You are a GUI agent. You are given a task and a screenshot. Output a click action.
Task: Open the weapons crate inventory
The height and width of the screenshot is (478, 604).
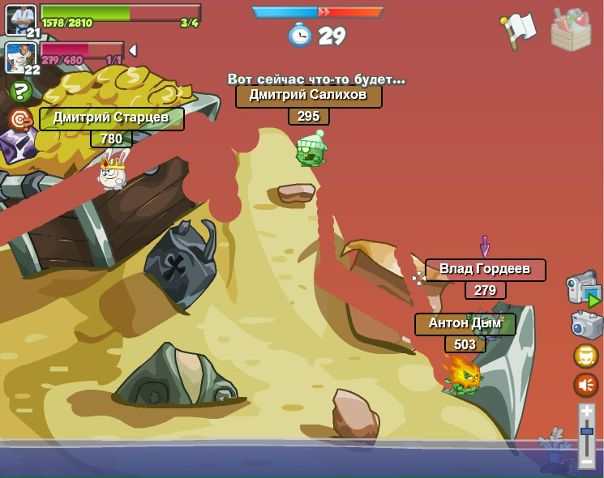click(572, 29)
